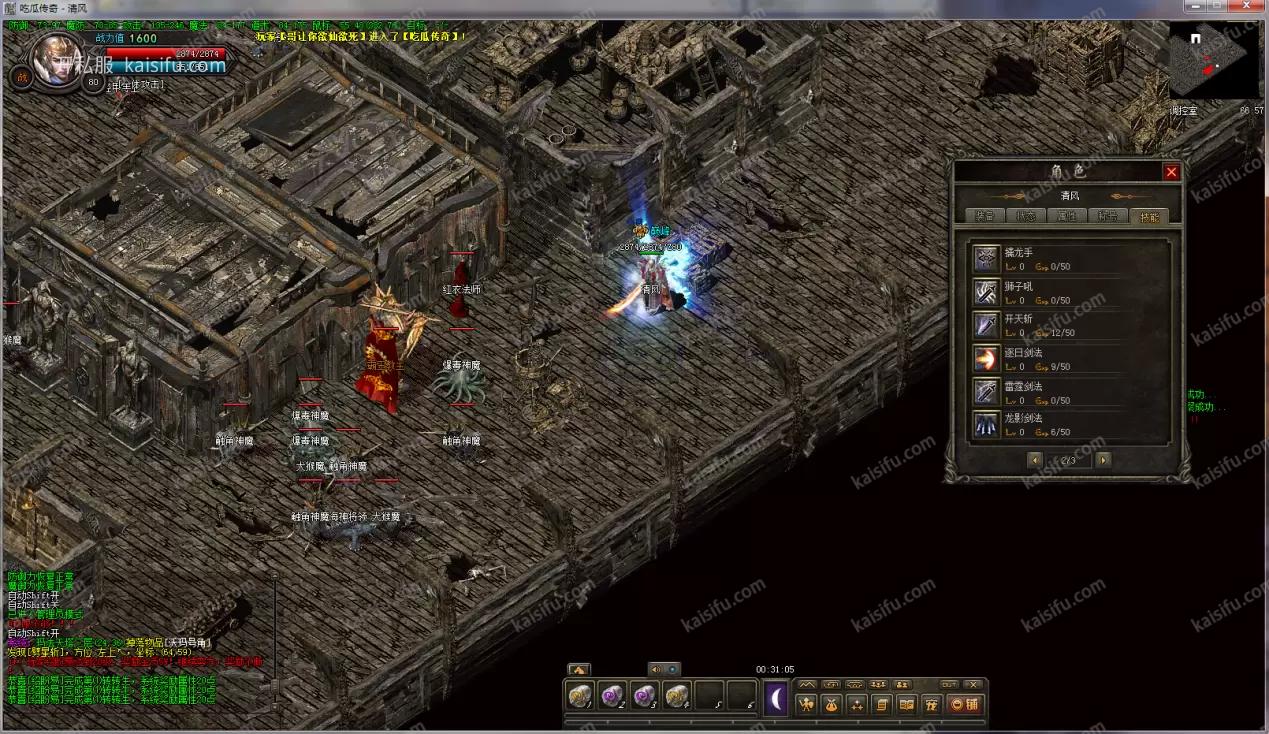Image resolution: width=1269 pixels, height=734 pixels.
Task: Close the 角色 character panel
Action: point(1171,172)
